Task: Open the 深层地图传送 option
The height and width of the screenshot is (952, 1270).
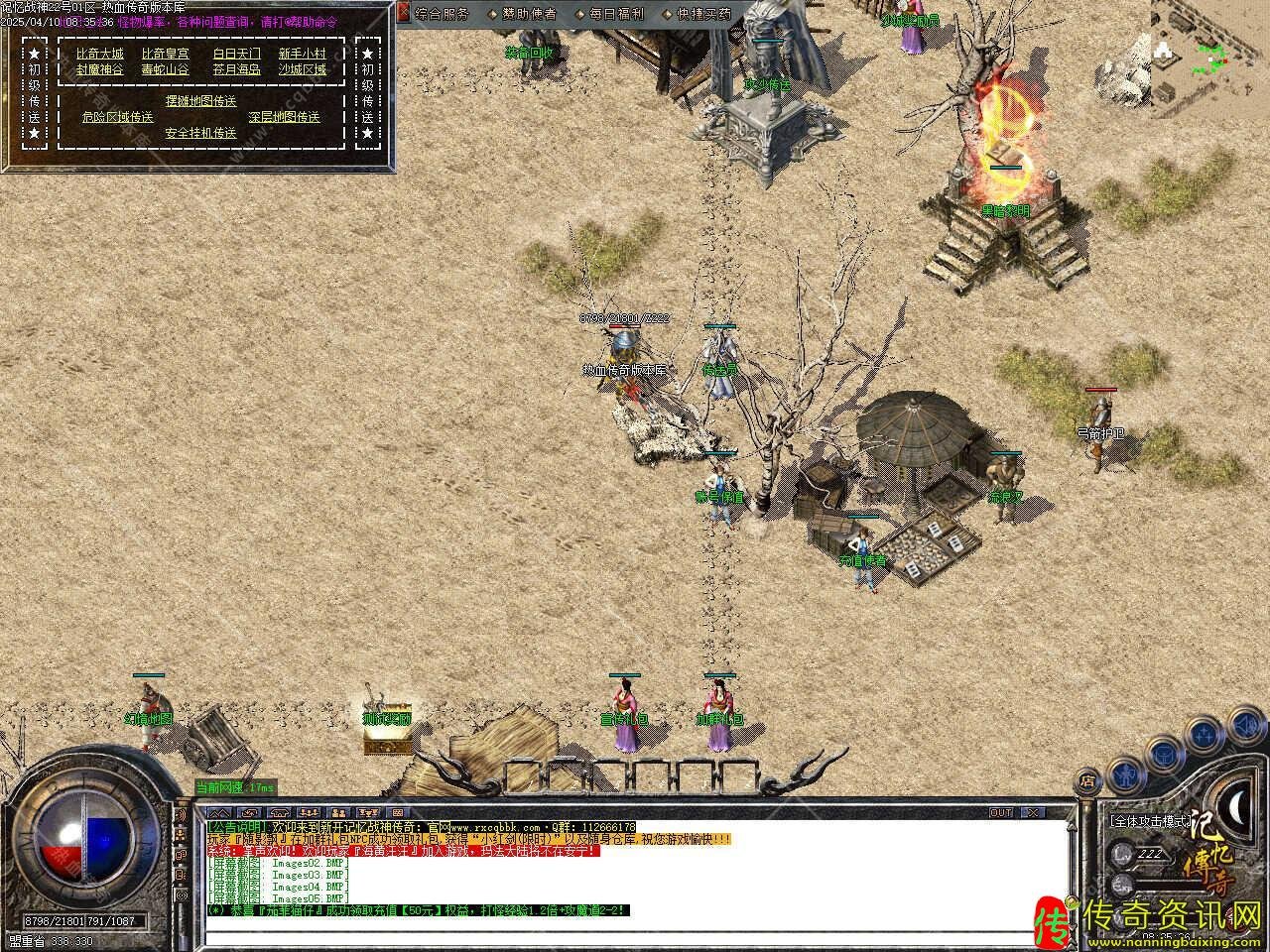Action: tap(284, 117)
